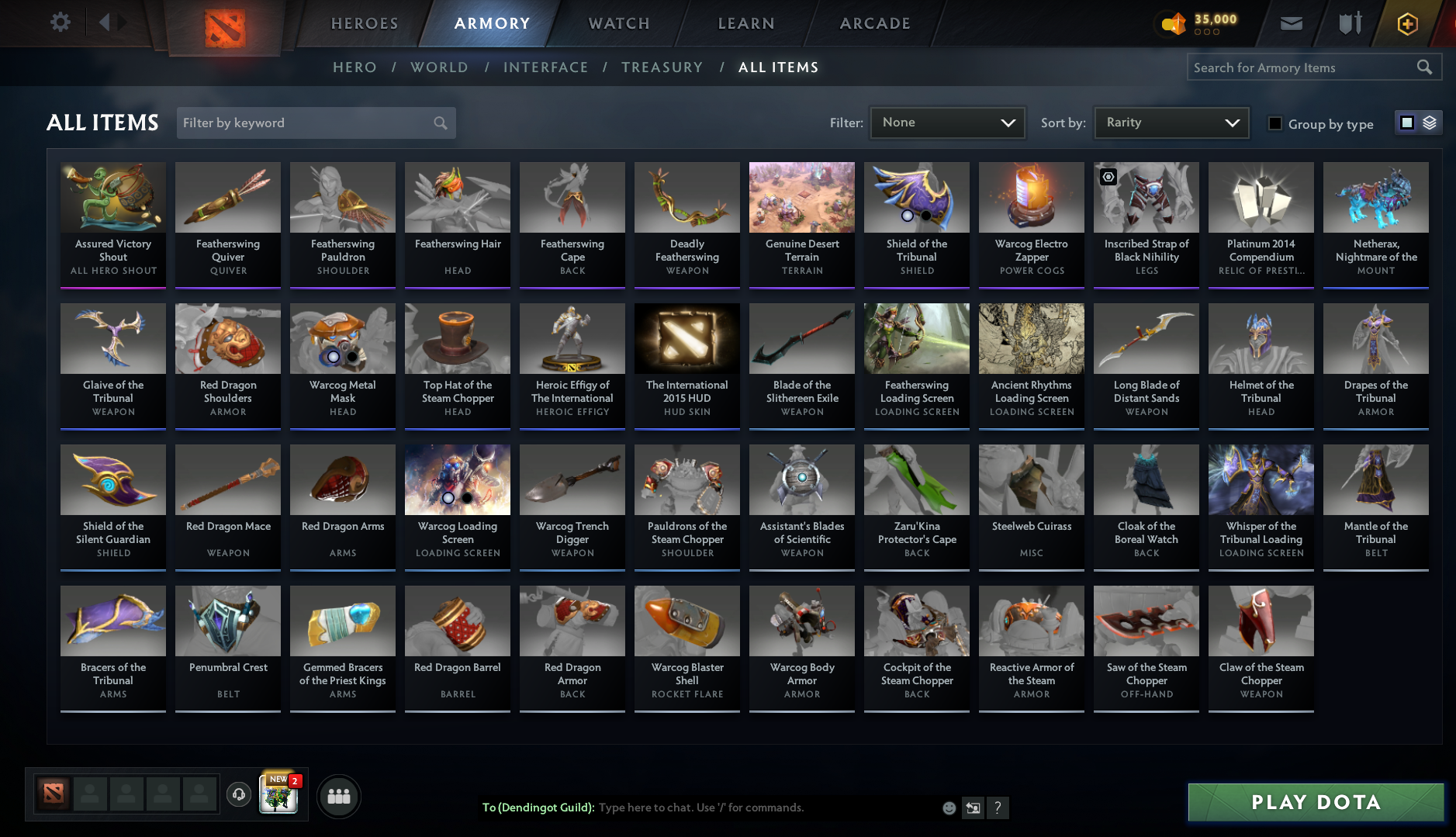Click the shield and sword armory icon

[x=1348, y=22]
